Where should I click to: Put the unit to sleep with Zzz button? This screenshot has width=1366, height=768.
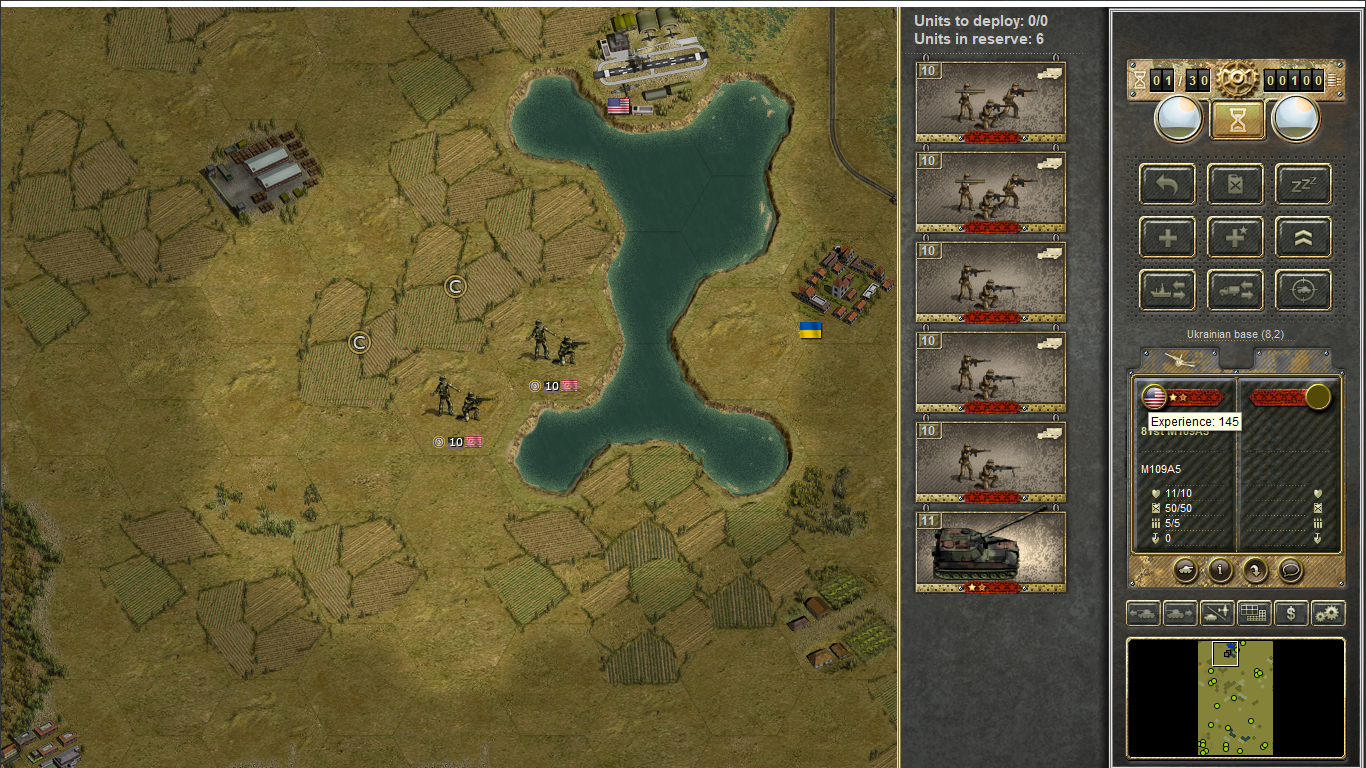1303,184
